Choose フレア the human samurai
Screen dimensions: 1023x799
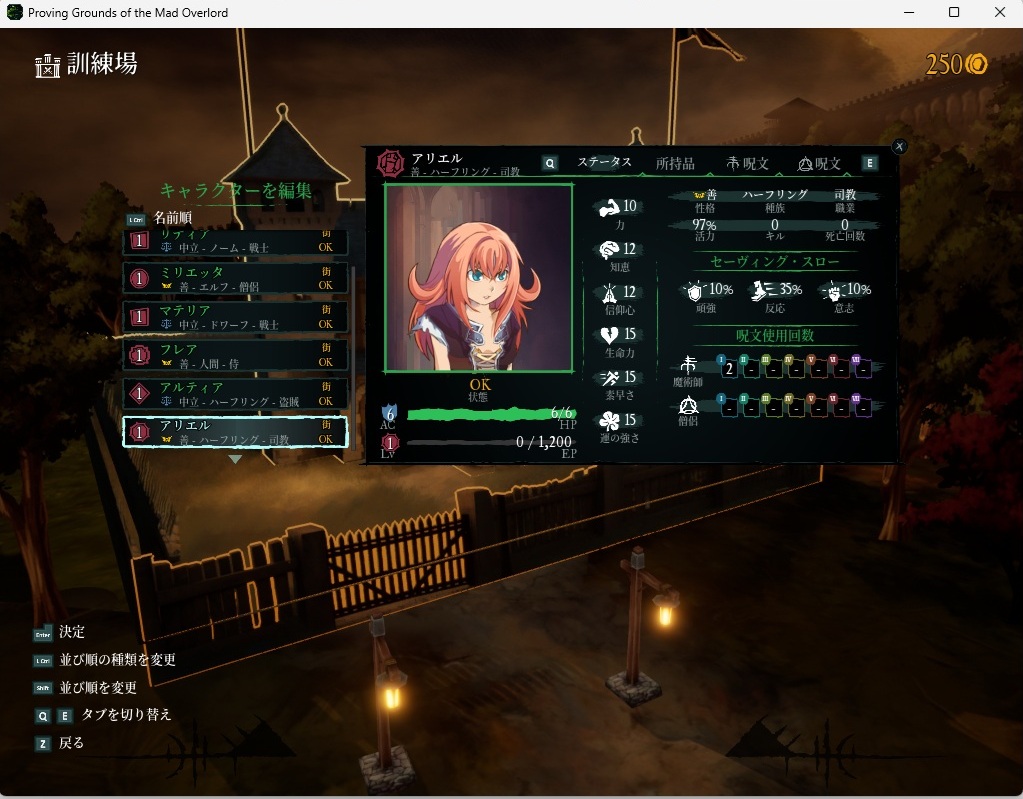click(236, 355)
